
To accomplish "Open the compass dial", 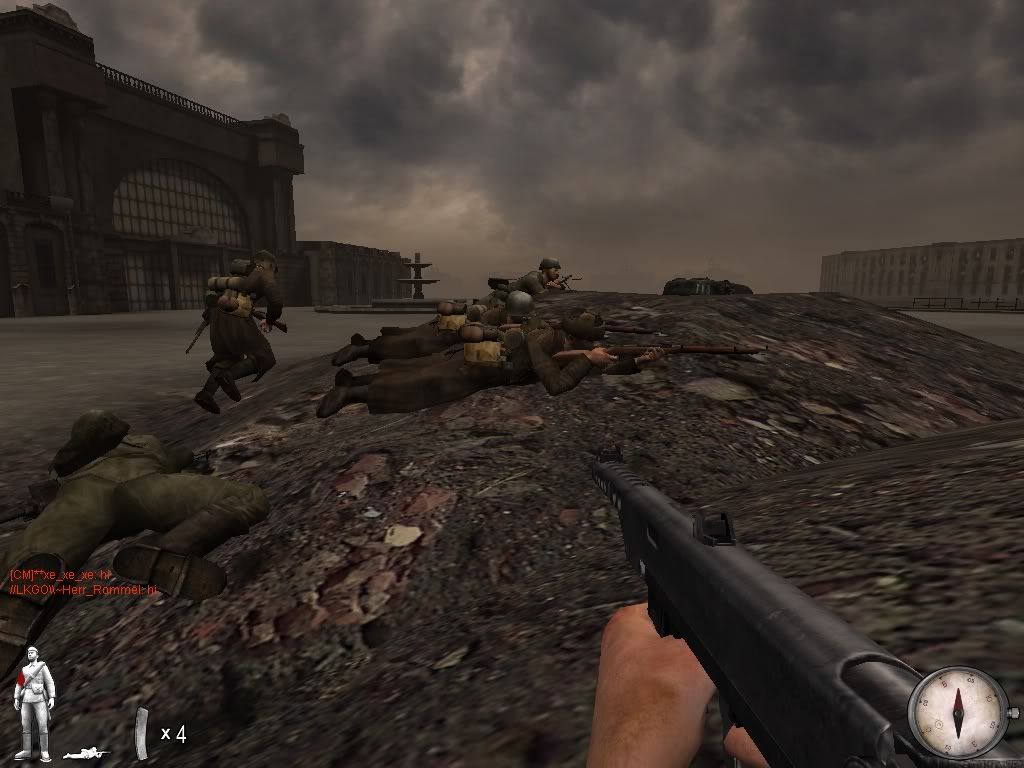I will coord(956,712).
